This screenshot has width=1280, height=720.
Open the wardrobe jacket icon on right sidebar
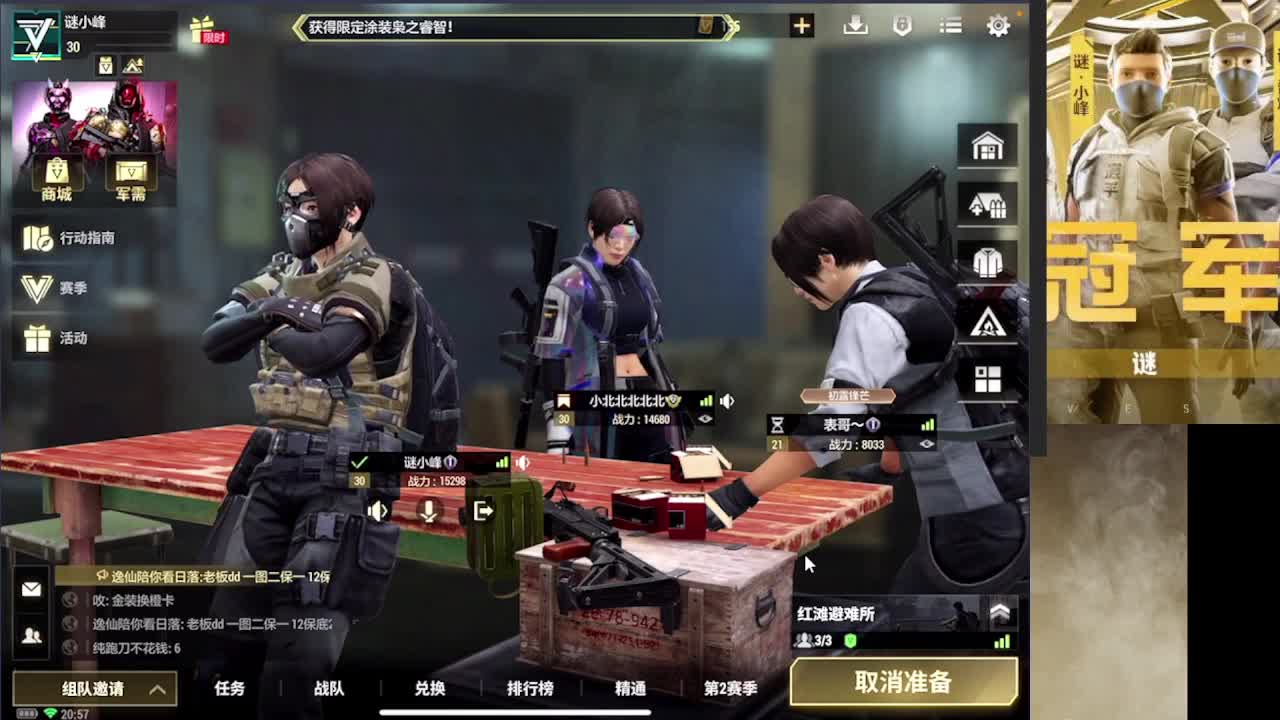[987, 261]
